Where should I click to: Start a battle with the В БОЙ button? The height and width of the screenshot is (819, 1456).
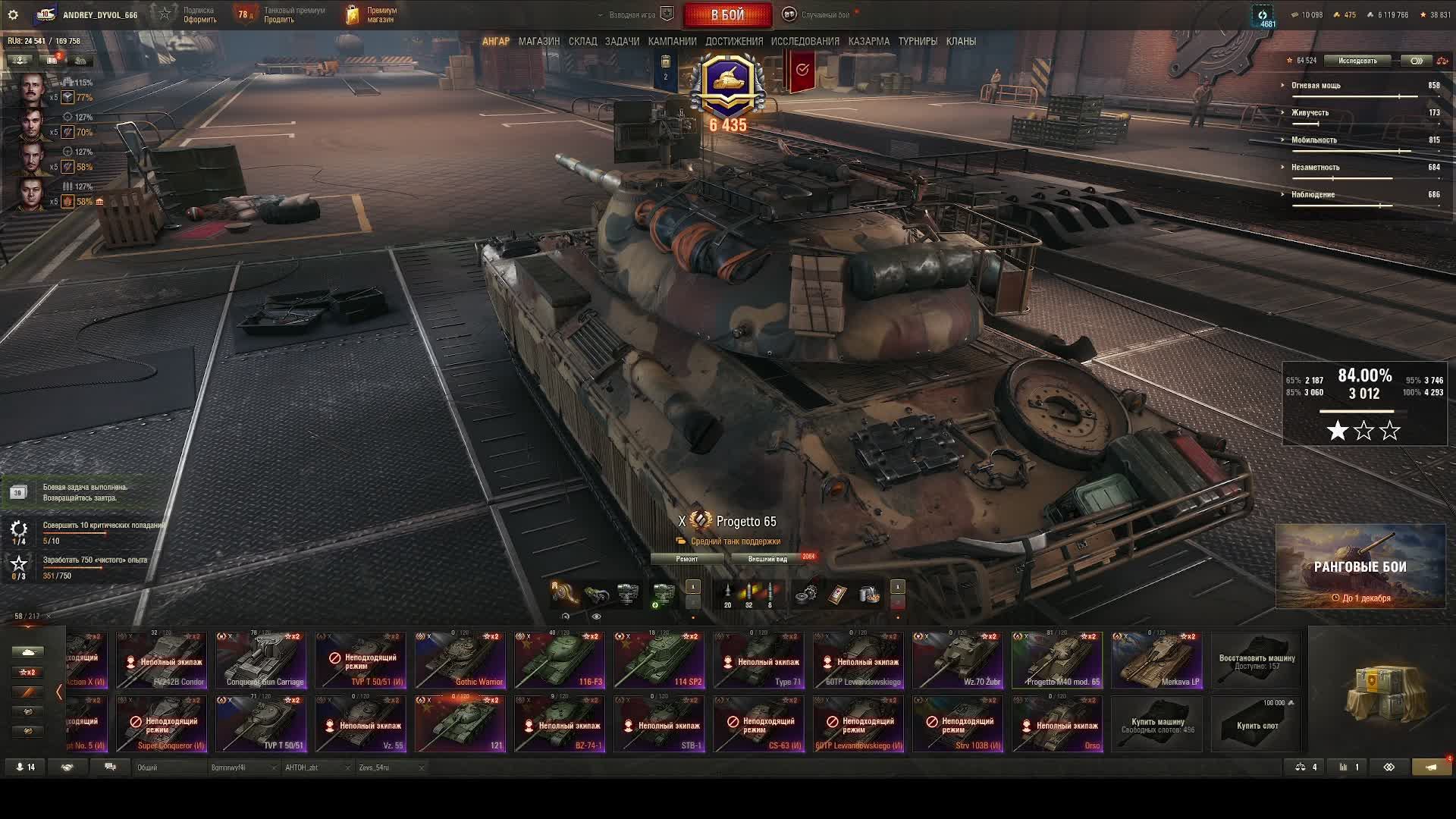[727, 14]
